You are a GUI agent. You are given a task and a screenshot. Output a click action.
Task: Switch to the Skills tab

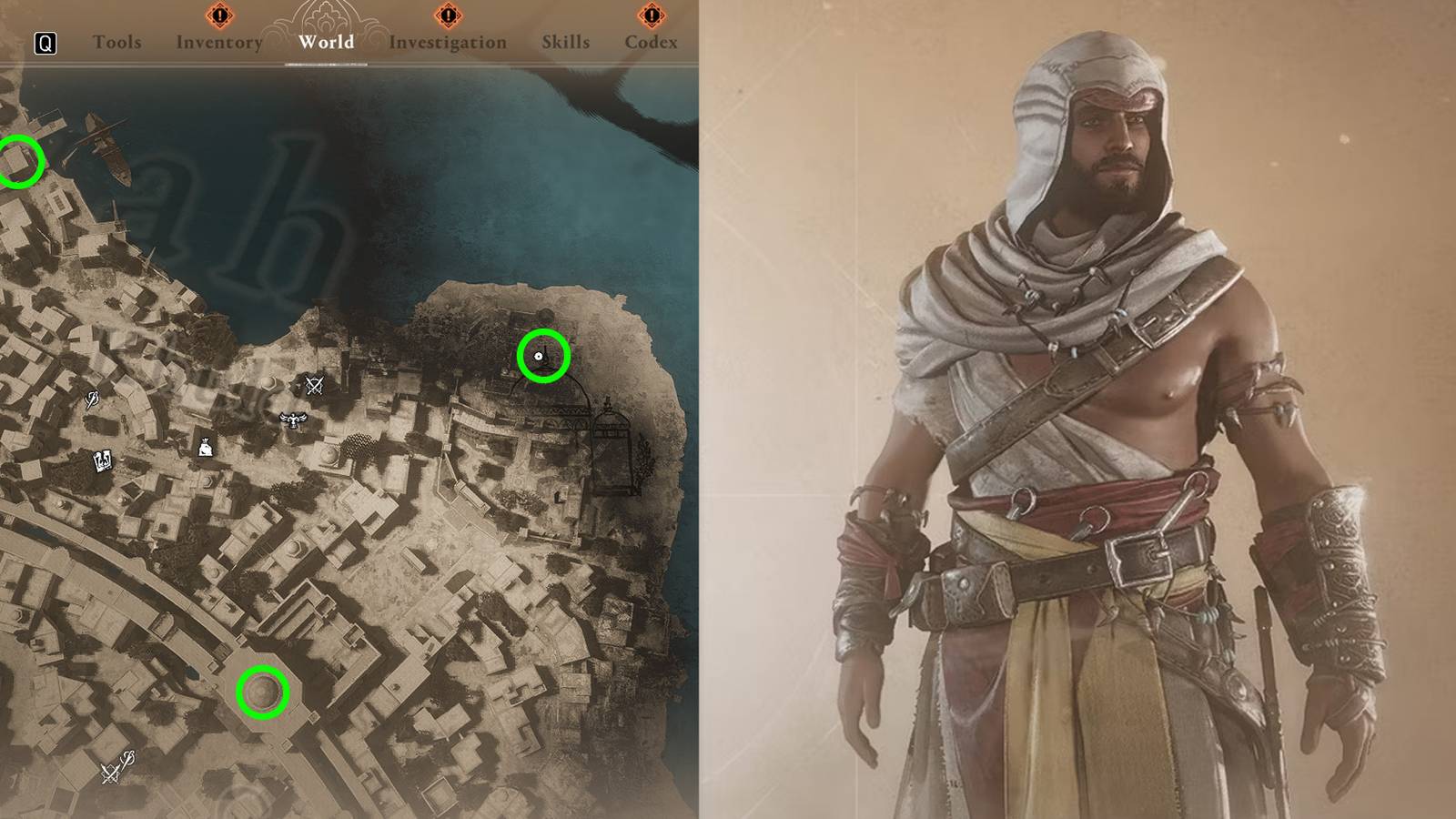[566, 42]
